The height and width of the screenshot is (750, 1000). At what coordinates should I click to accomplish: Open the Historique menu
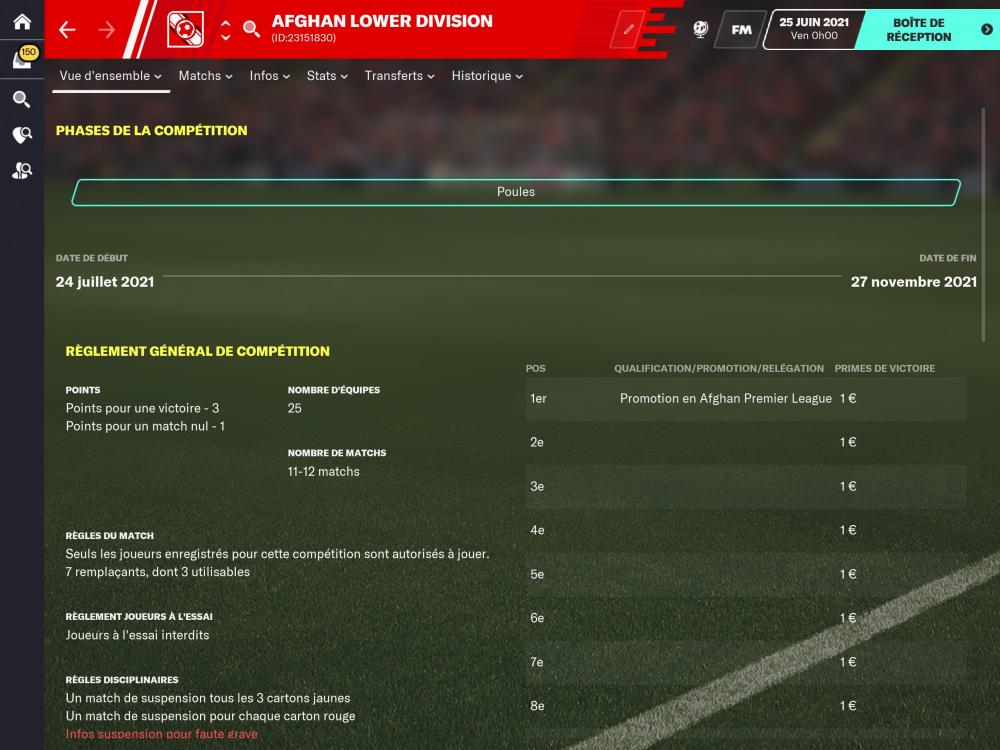click(x=487, y=76)
